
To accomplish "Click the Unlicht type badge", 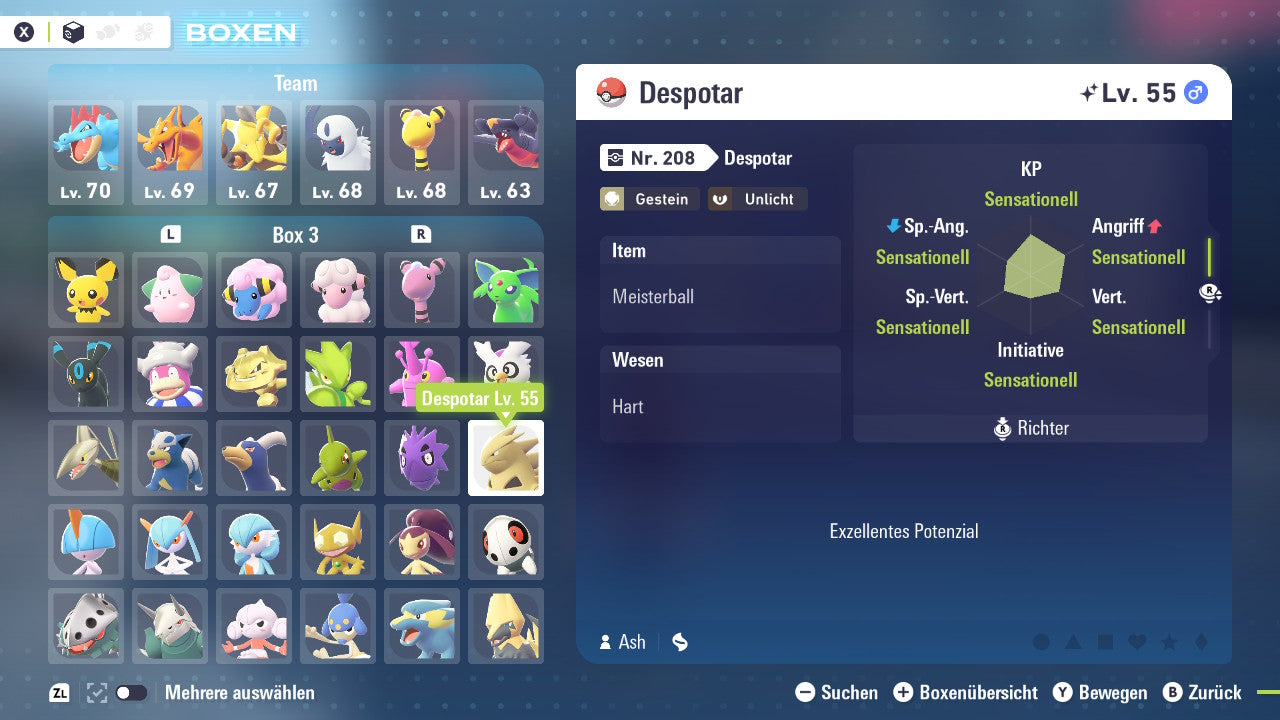I will (757, 199).
